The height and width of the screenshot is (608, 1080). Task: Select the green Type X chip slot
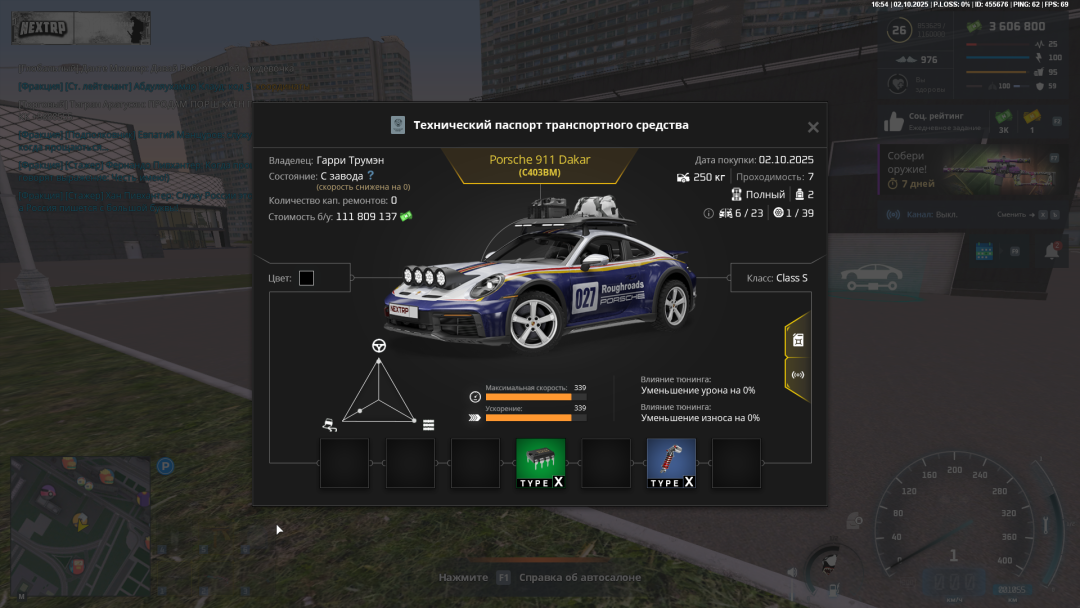540,463
